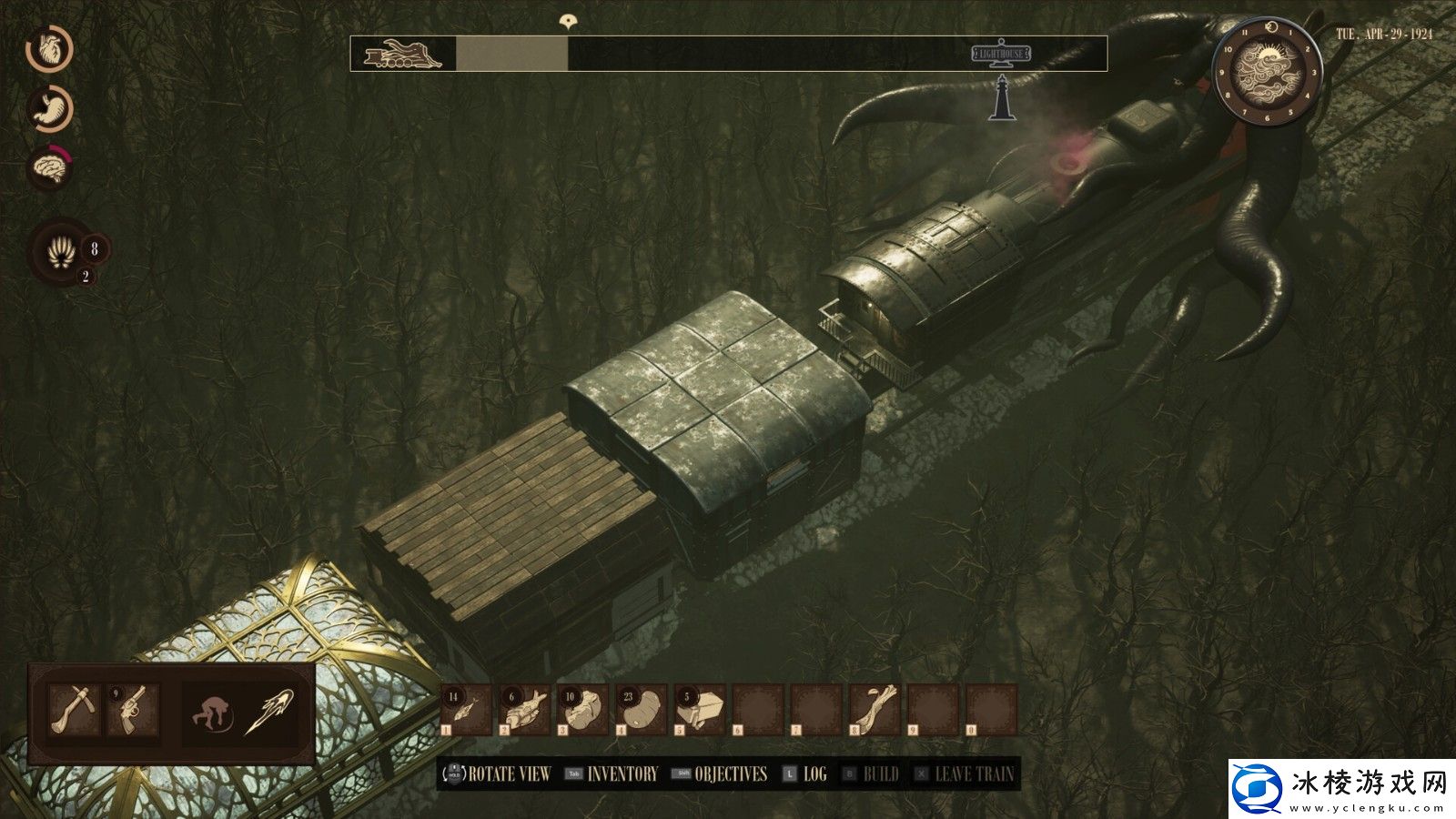The width and height of the screenshot is (1456, 819).
Task: Click the Lighthouse destination marker
Action: pyautogui.click(x=1001, y=55)
